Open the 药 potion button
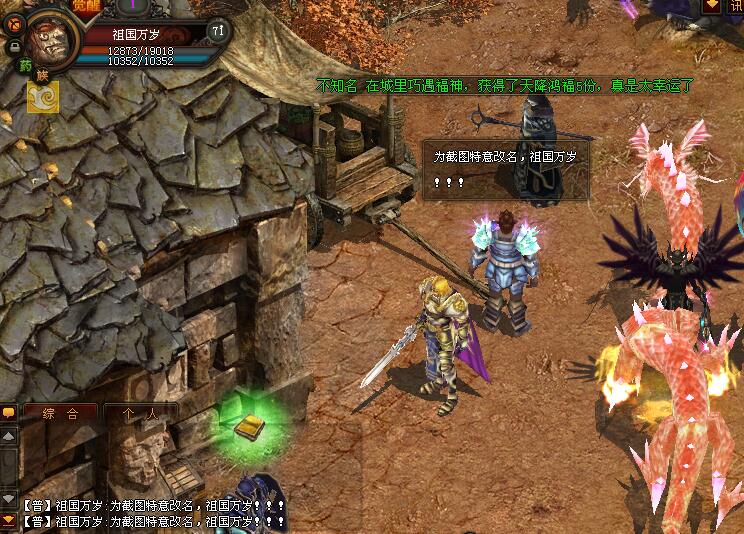Image resolution: width=744 pixels, height=534 pixels. (x=26, y=66)
